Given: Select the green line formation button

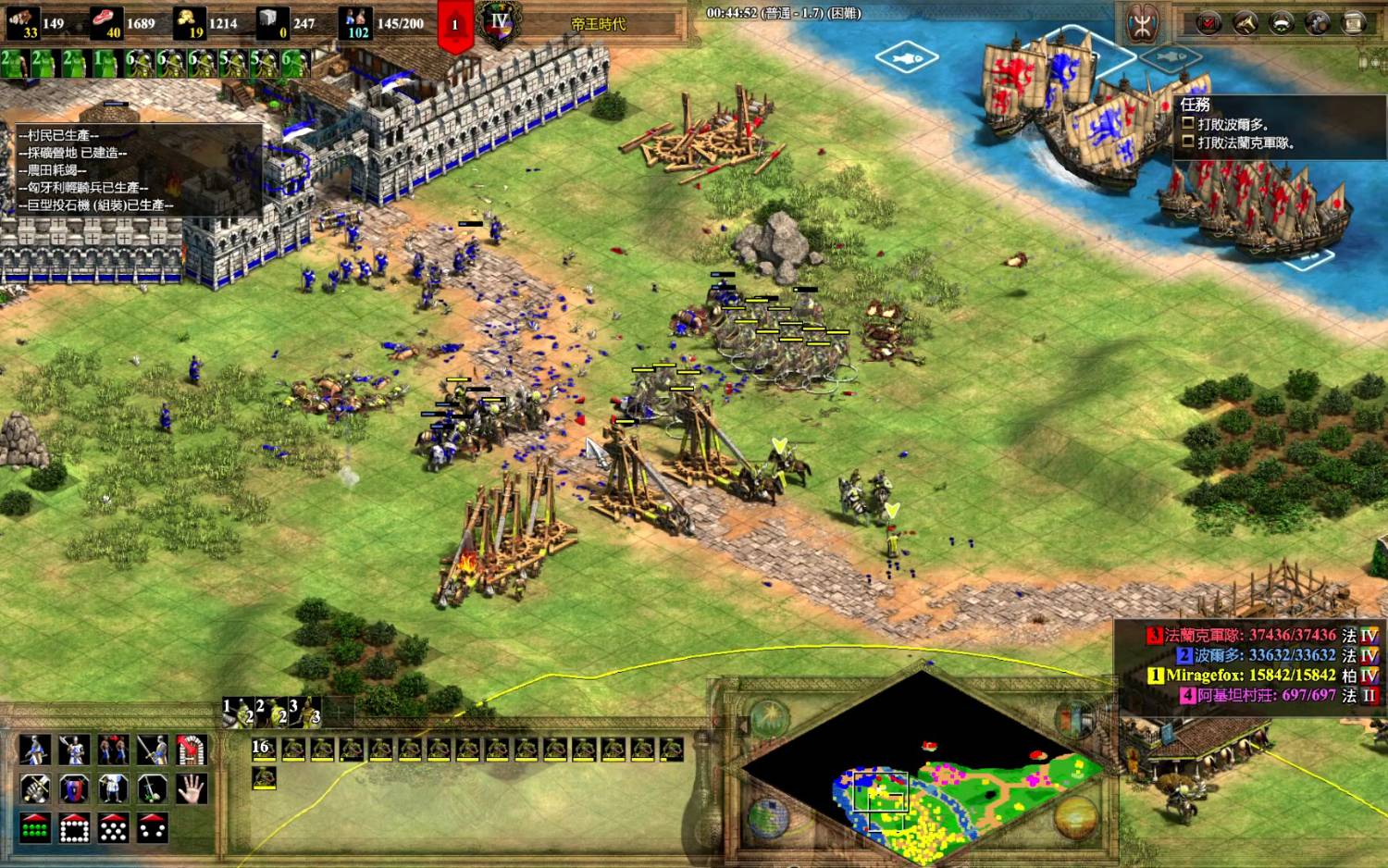Looking at the screenshot, I should [35, 828].
